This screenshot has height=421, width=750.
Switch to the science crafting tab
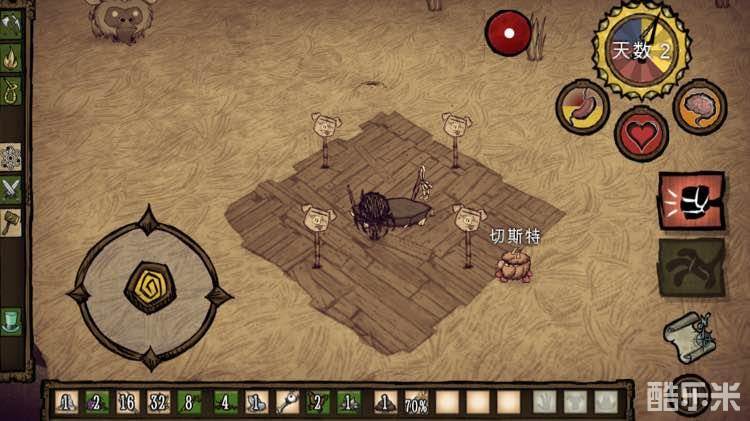click(x=12, y=155)
